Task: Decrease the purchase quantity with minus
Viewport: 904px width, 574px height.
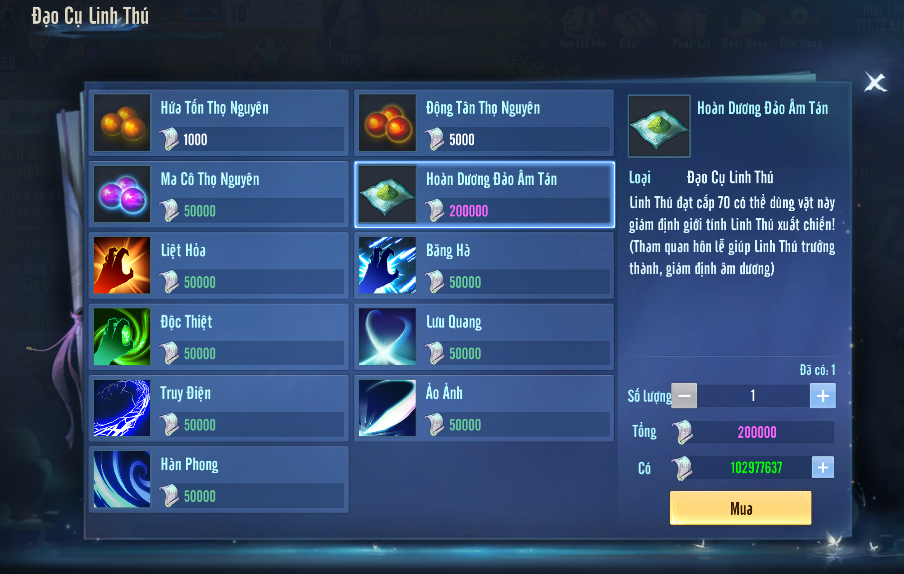Action: point(684,396)
